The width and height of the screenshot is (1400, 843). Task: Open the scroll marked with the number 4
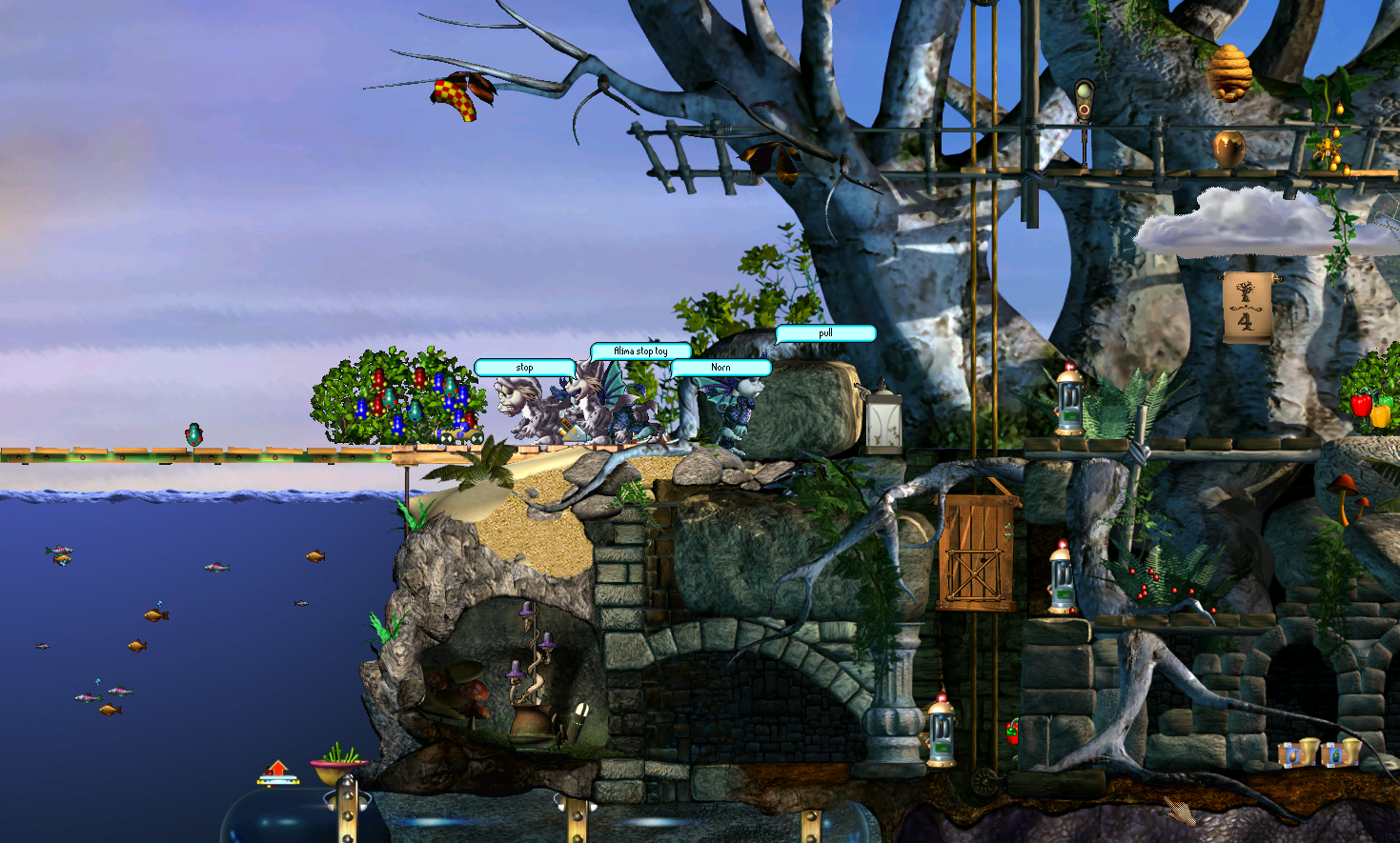(1248, 305)
